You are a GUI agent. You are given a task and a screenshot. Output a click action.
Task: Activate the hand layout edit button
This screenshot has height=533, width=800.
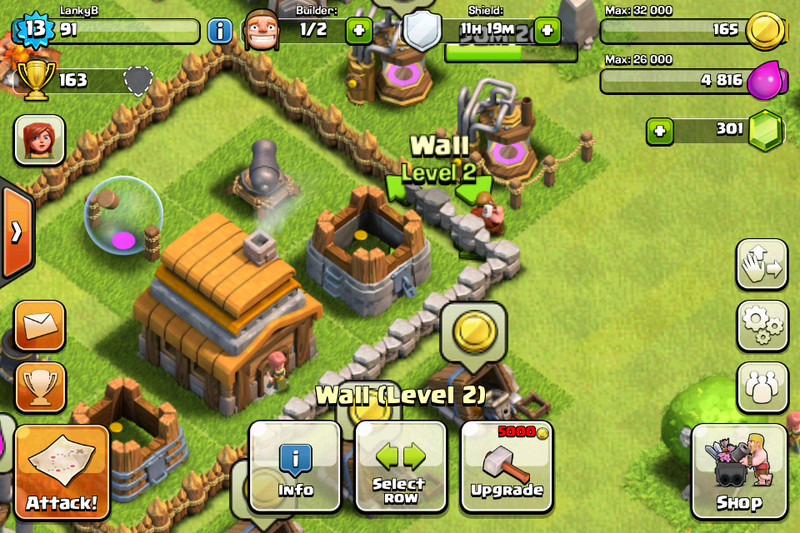tap(762, 265)
